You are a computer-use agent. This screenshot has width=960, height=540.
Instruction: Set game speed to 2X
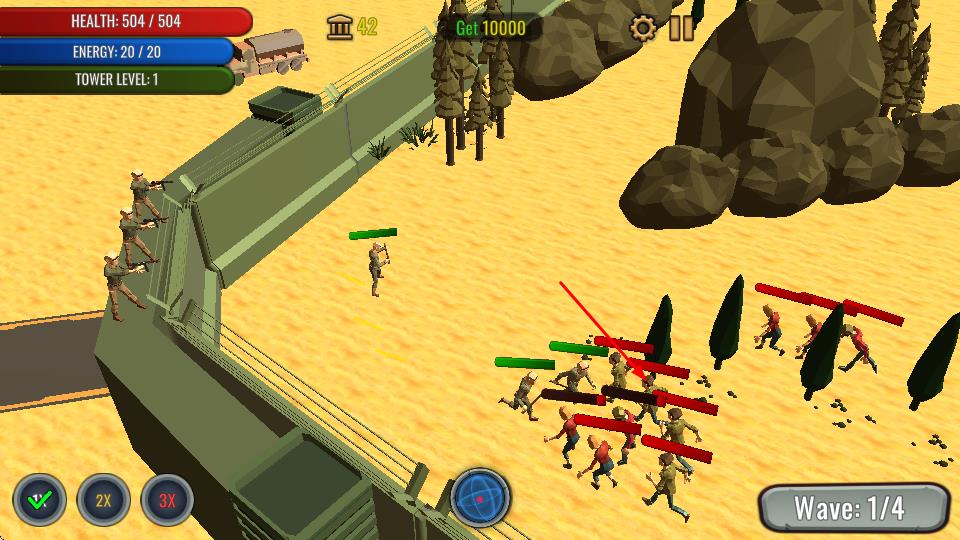click(104, 500)
